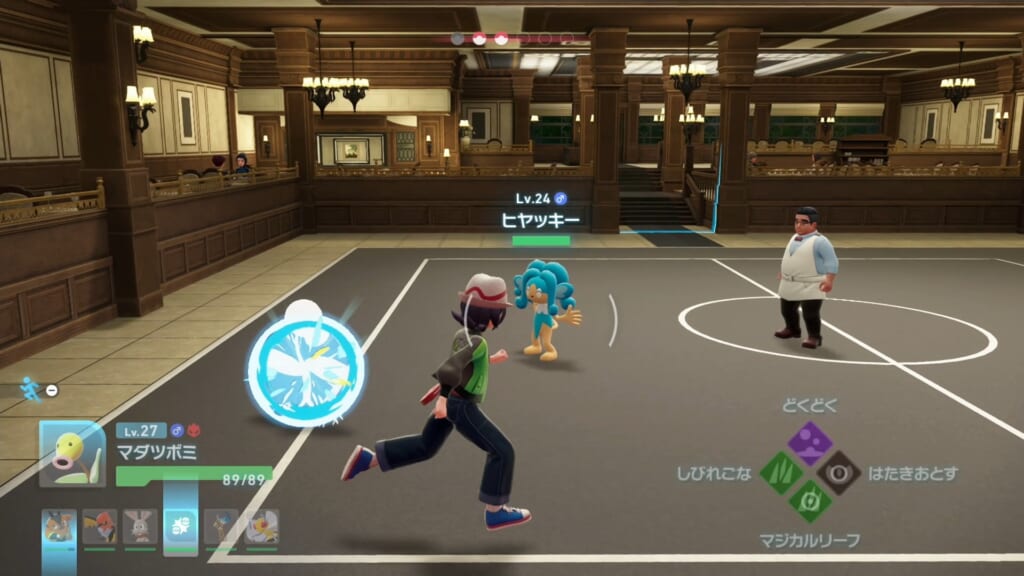
Task: Use the はたきおとす (Knock Off) move
Action: point(838,472)
